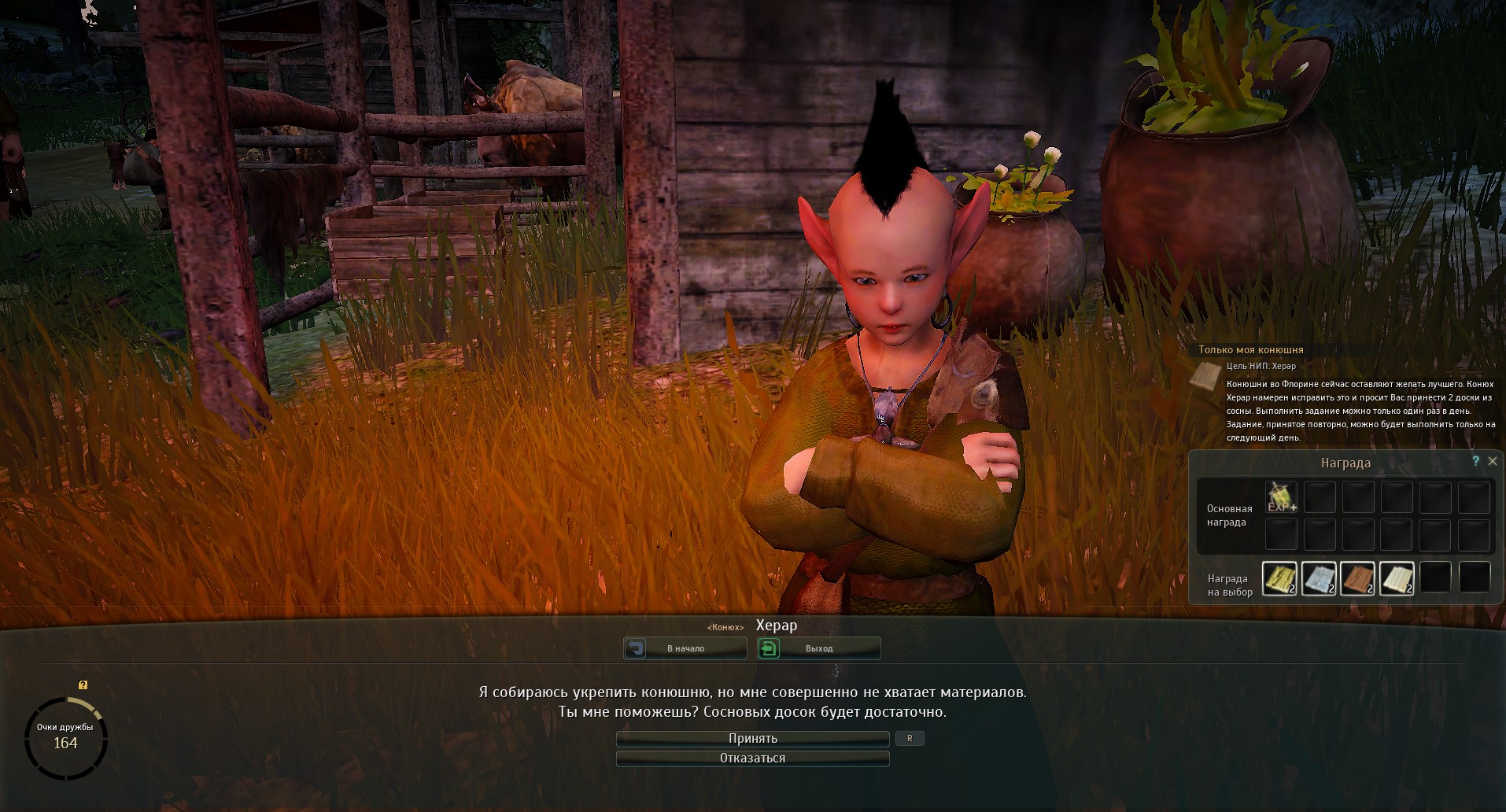Viewport: 1506px width, 812px height.
Task: Choose the white plank reward
Action: [1397, 578]
